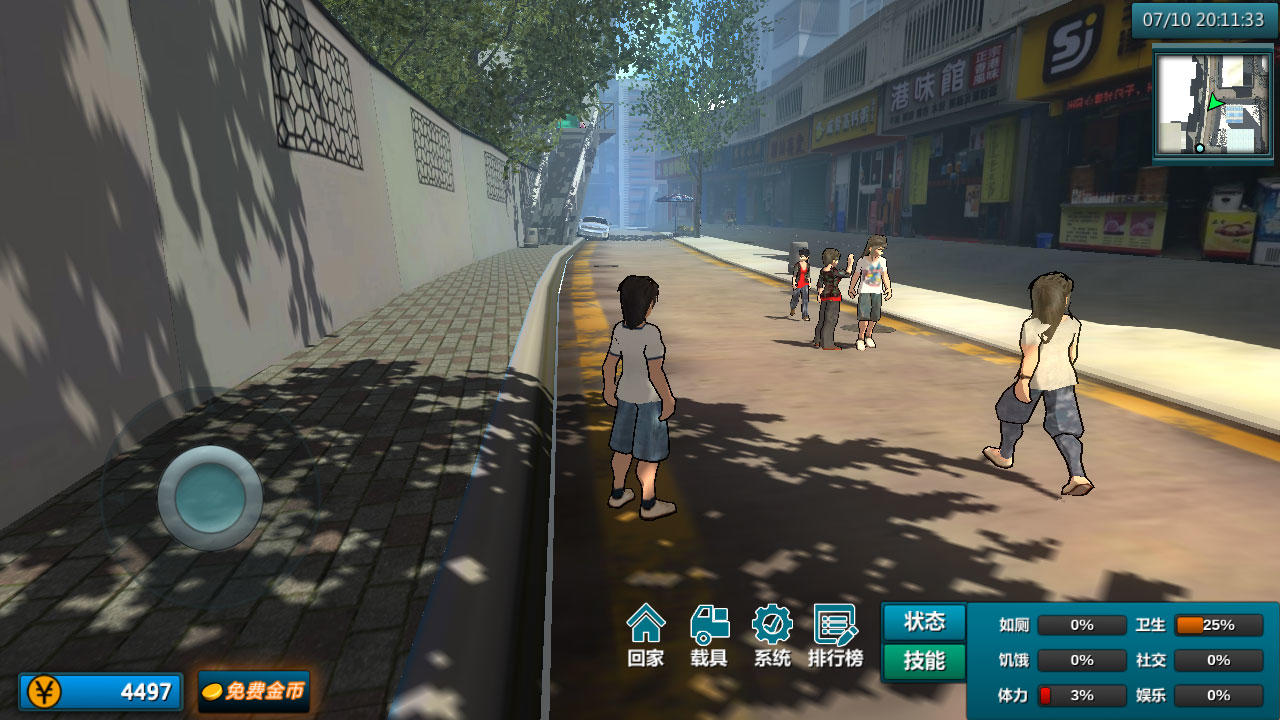Screen dimensions: 1280x720
Task: Tap the virtual movement joystick
Action: coord(210,495)
